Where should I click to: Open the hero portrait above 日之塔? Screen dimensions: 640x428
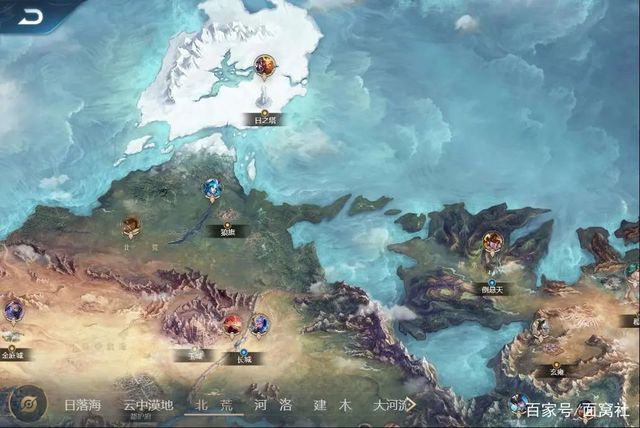click(x=265, y=67)
